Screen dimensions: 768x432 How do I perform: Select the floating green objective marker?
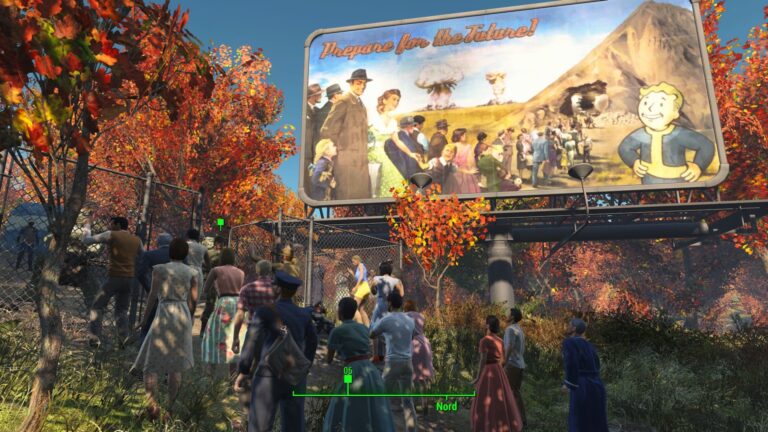point(220,223)
